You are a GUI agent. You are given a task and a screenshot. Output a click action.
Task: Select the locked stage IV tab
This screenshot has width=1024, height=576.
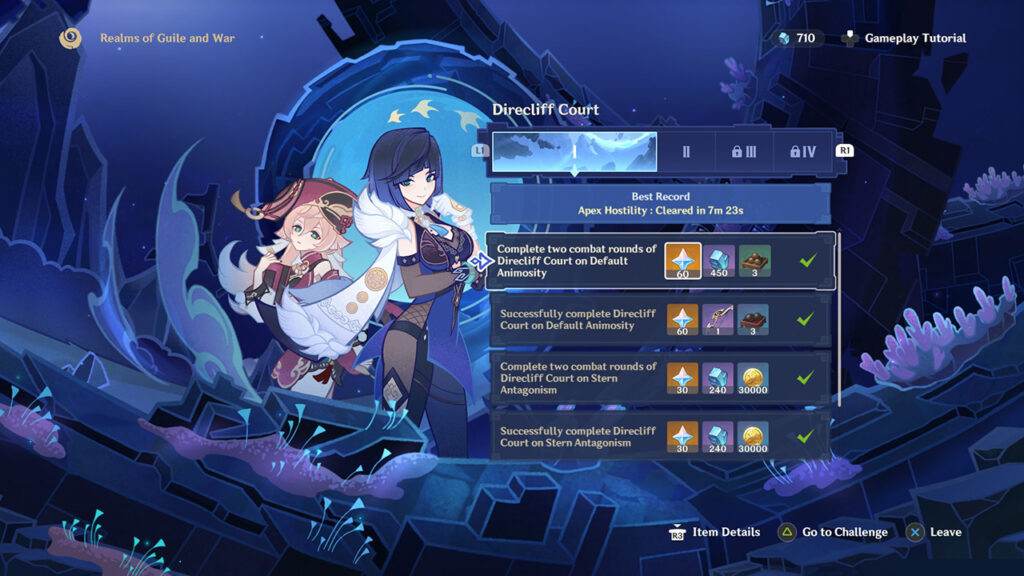tap(802, 151)
